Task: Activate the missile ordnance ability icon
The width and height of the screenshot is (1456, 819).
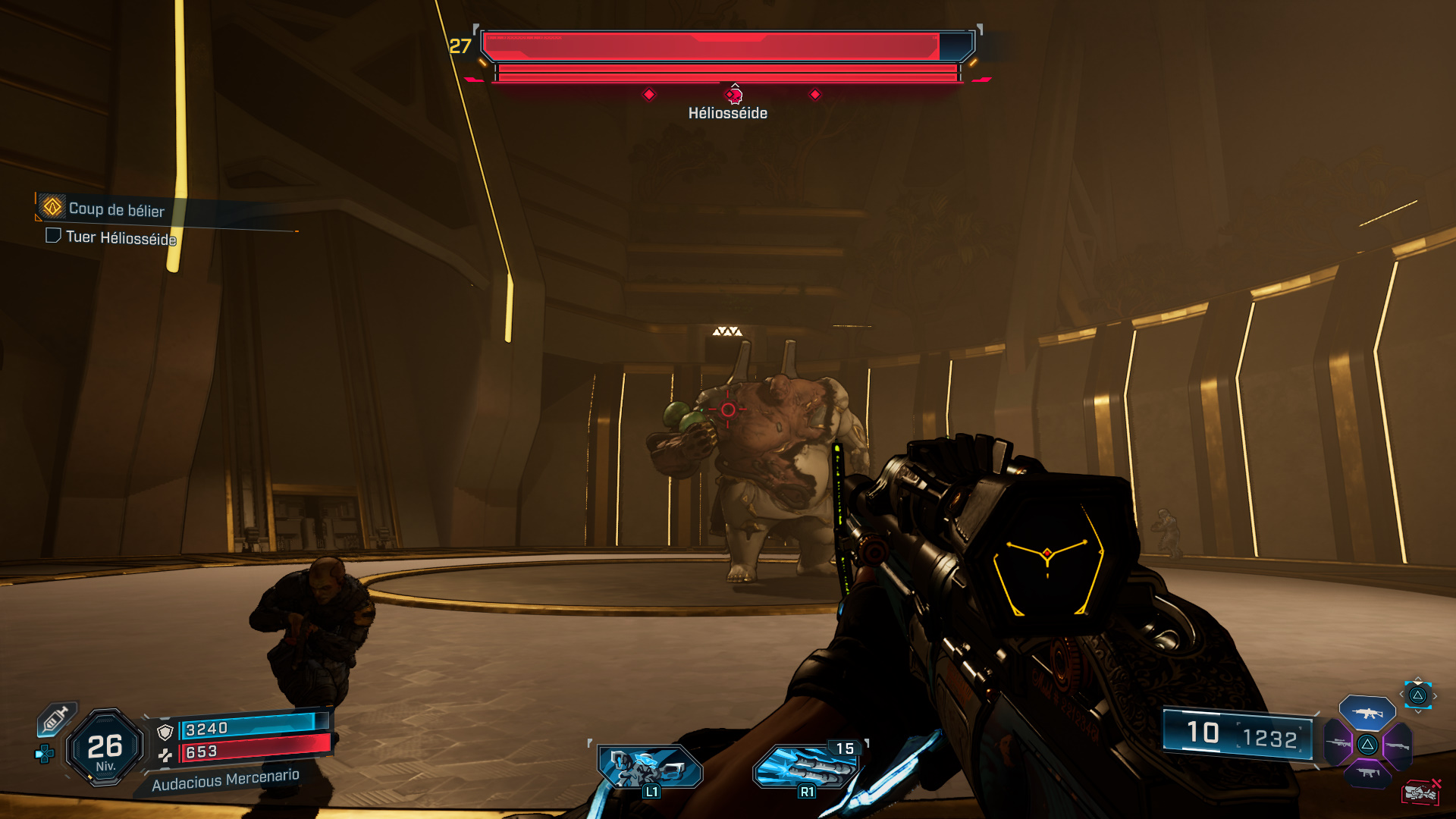Action: [808, 767]
